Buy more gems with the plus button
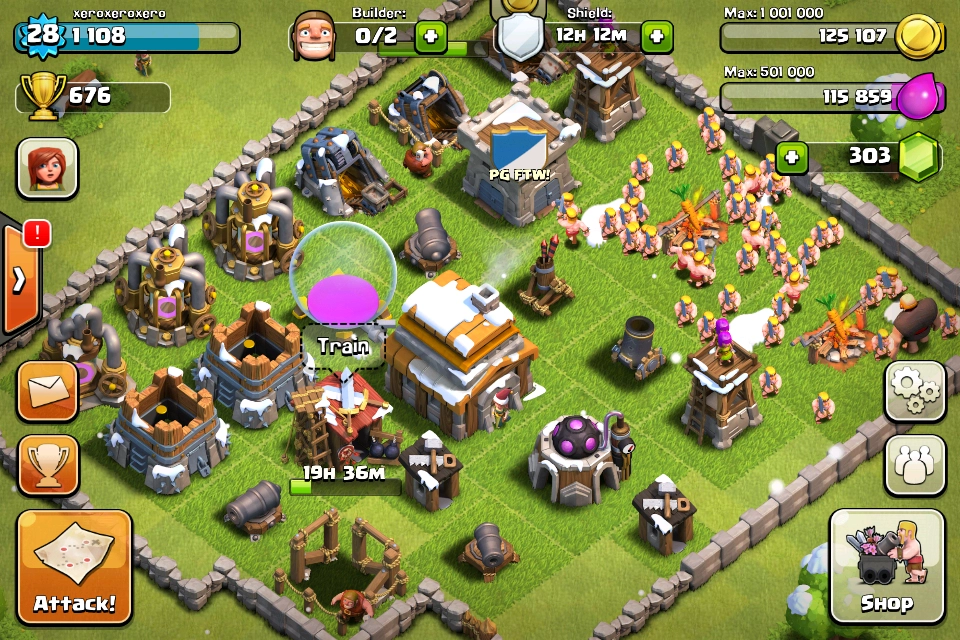The image size is (960, 640). (791, 157)
